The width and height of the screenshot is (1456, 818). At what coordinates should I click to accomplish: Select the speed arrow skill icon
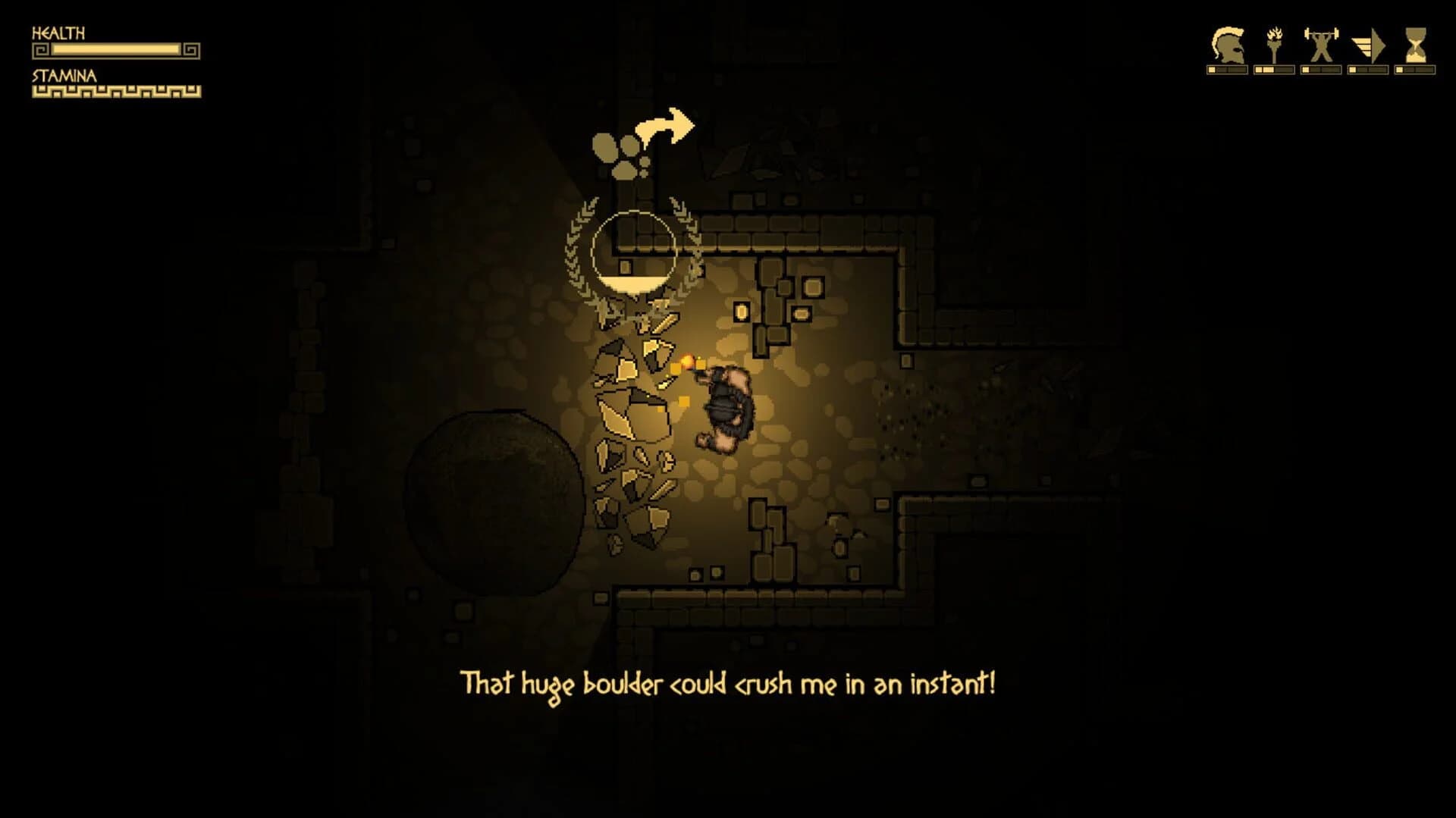coord(1369,44)
